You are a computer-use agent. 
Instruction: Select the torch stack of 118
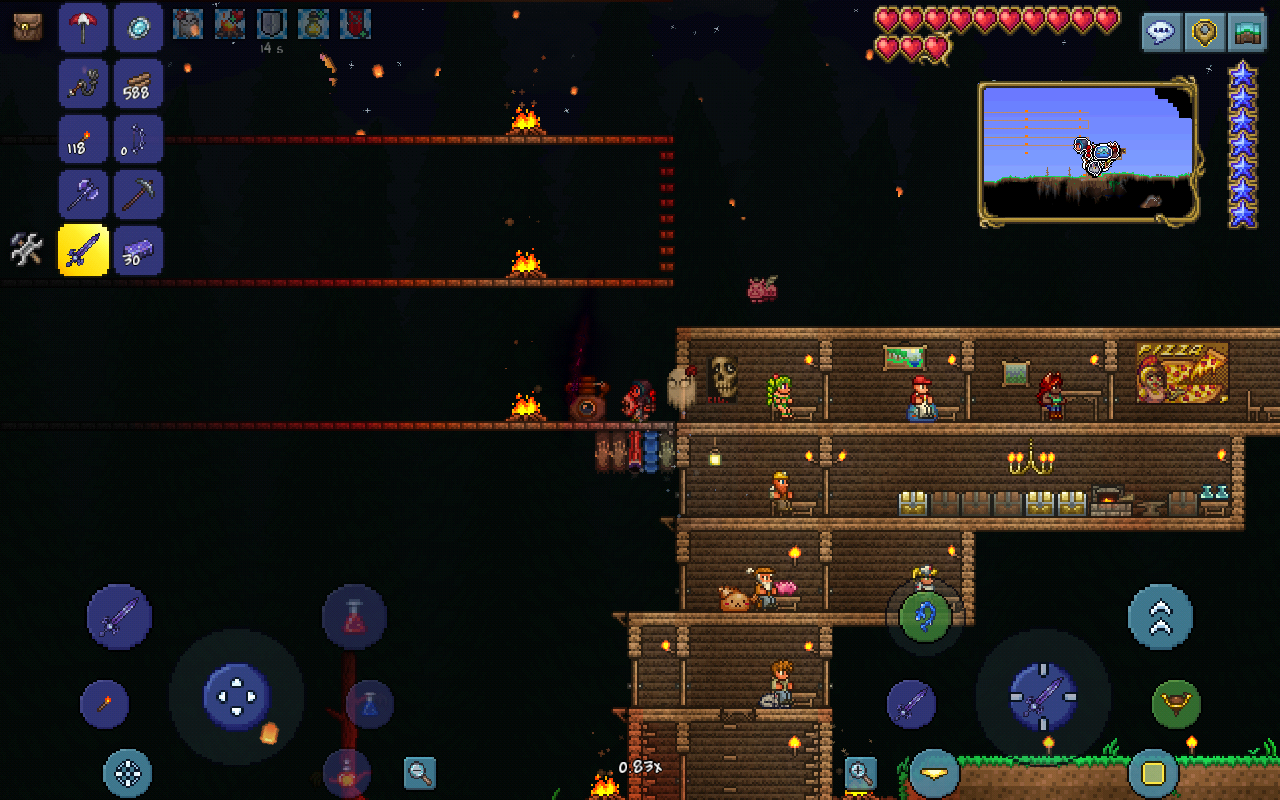(x=84, y=139)
